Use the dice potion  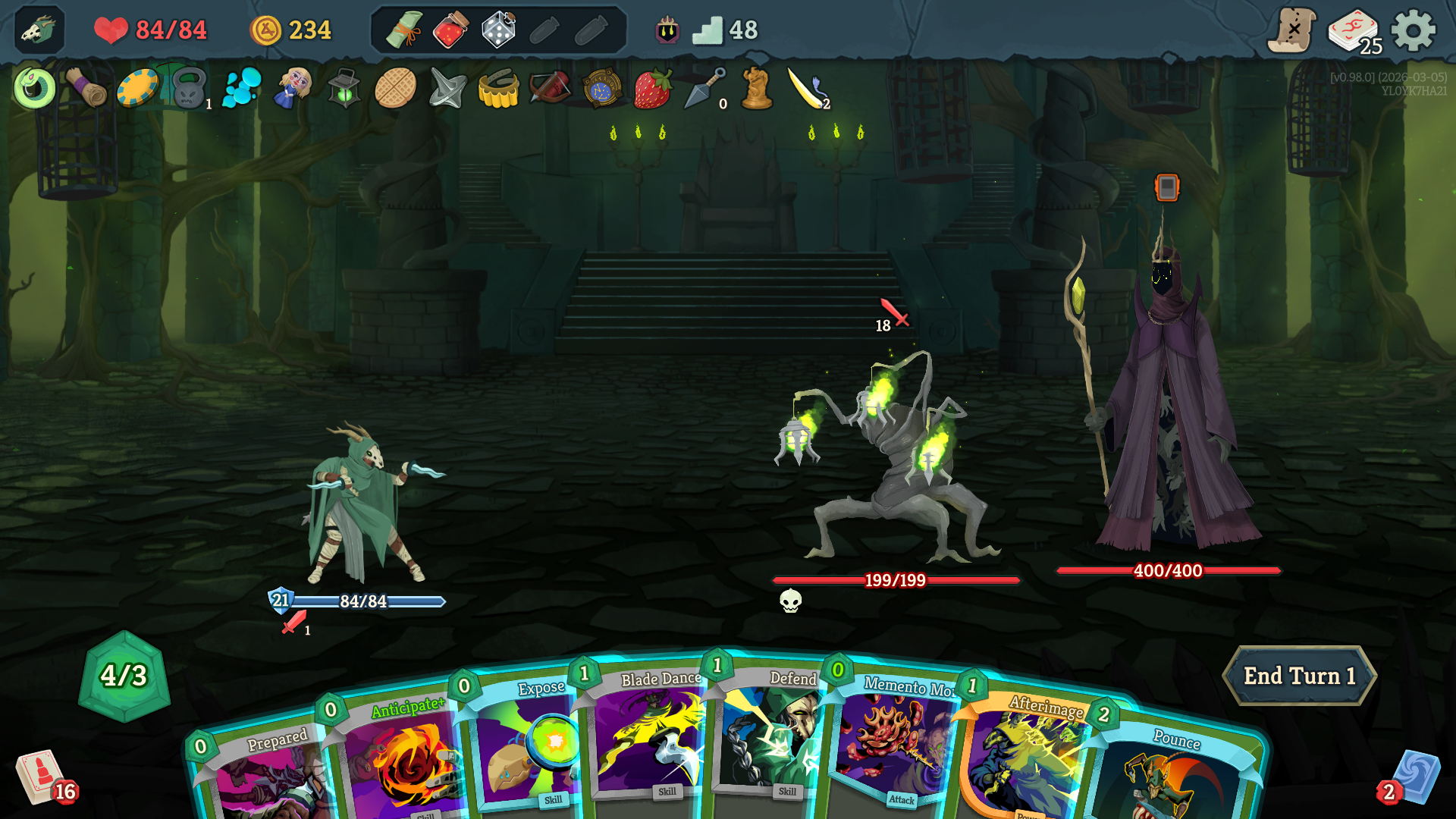tap(498, 30)
